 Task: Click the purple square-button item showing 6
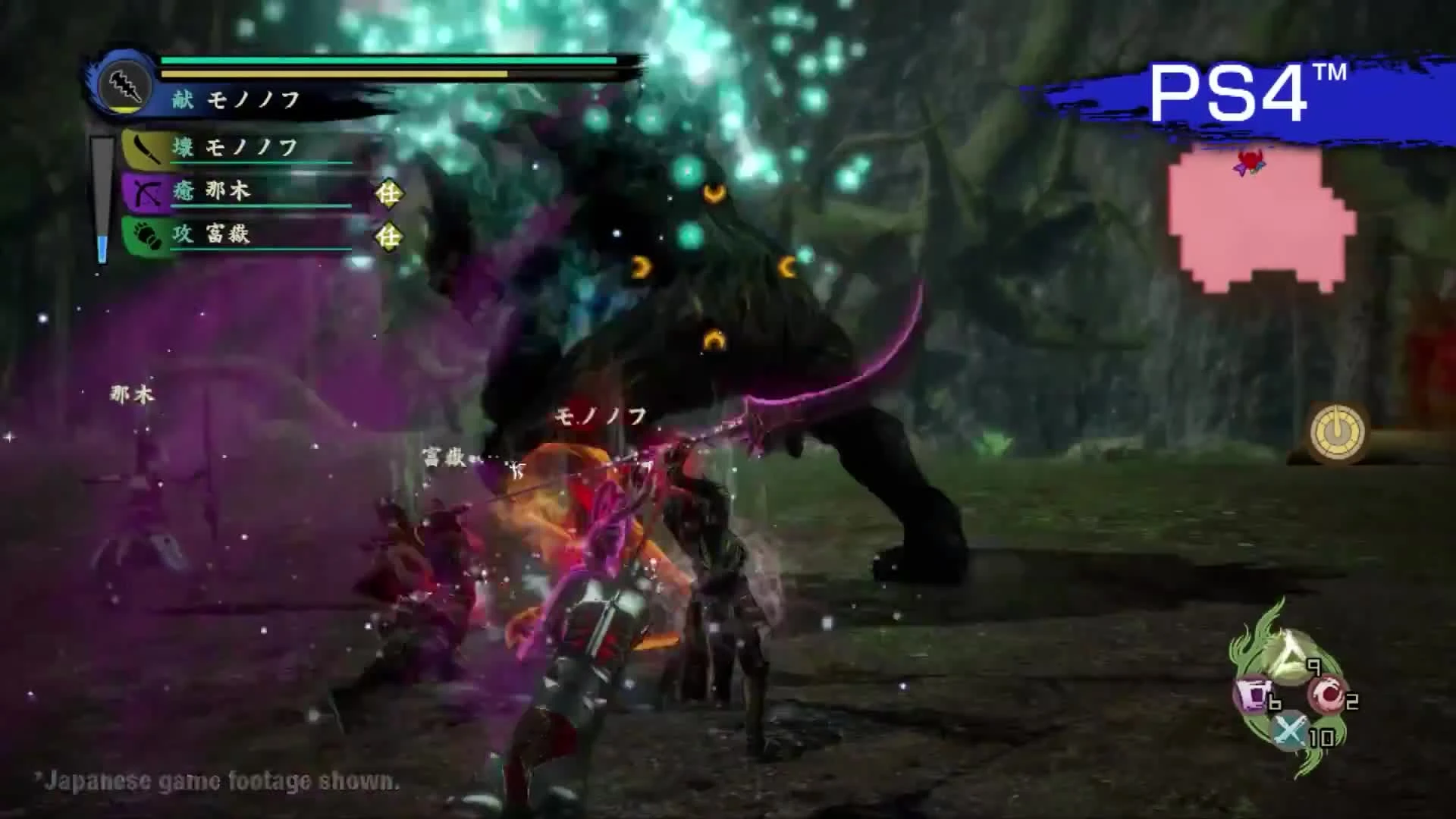pyautogui.click(x=1254, y=695)
